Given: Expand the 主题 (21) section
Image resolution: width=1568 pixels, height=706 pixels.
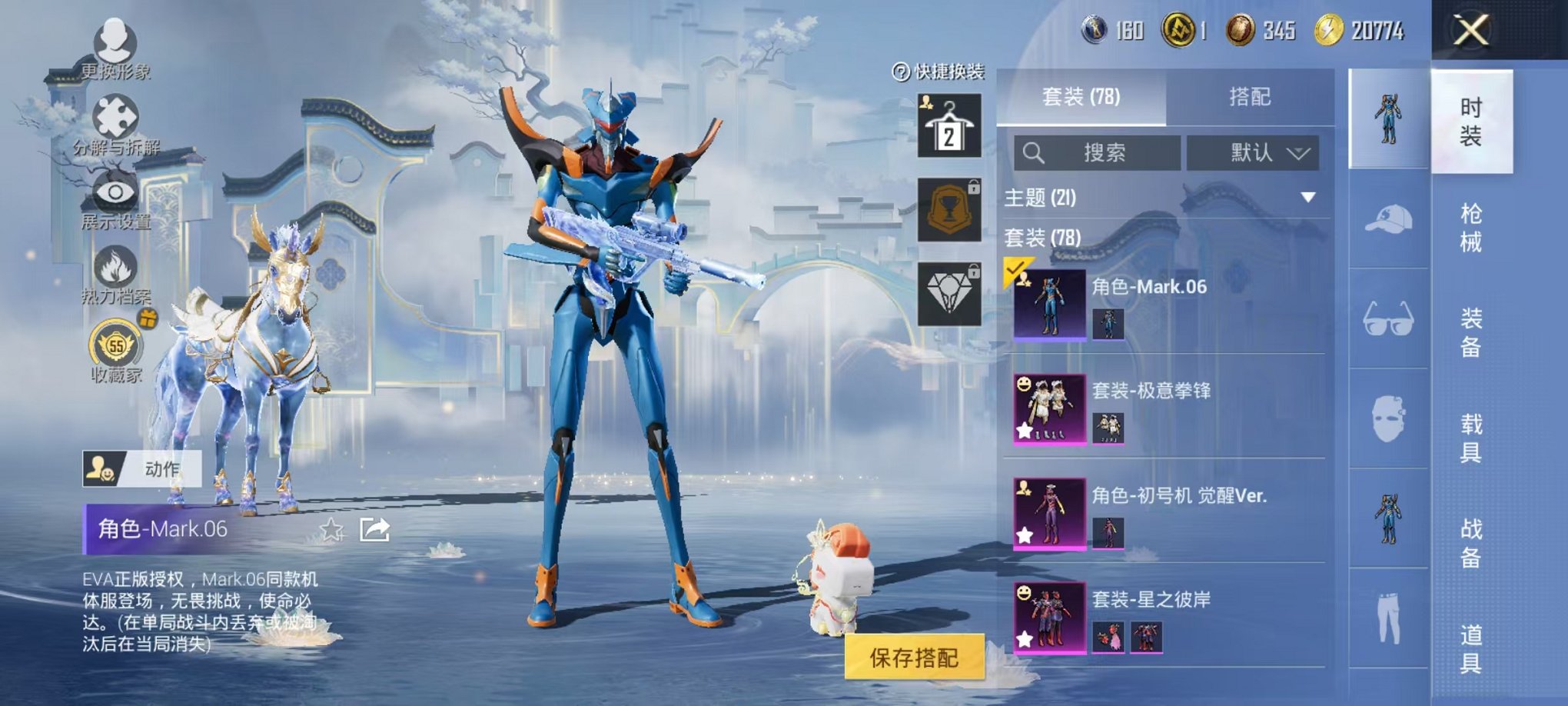Looking at the screenshot, I should pos(1307,198).
